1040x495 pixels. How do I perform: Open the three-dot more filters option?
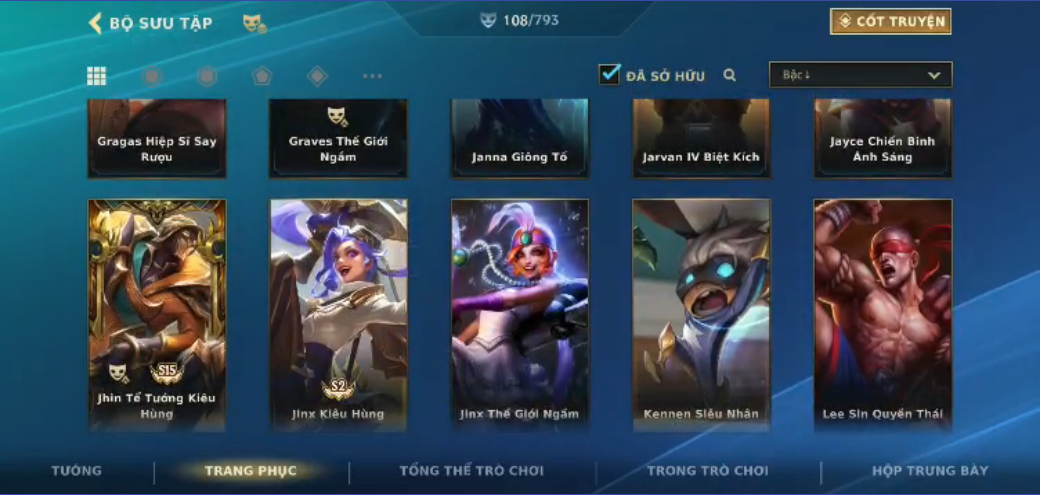click(x=372, y=76)
